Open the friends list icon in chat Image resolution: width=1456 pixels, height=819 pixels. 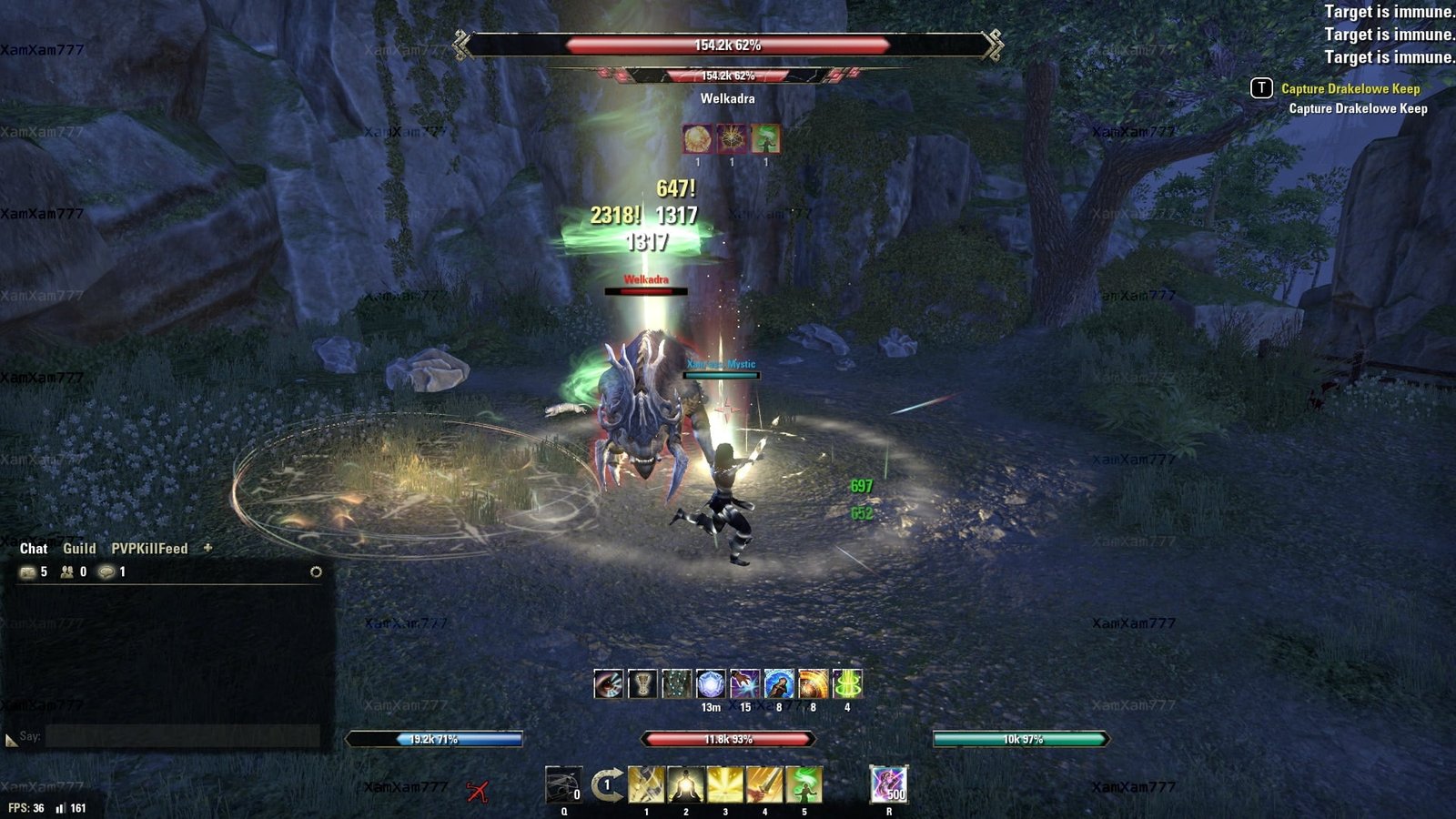(x=67, y=571)
